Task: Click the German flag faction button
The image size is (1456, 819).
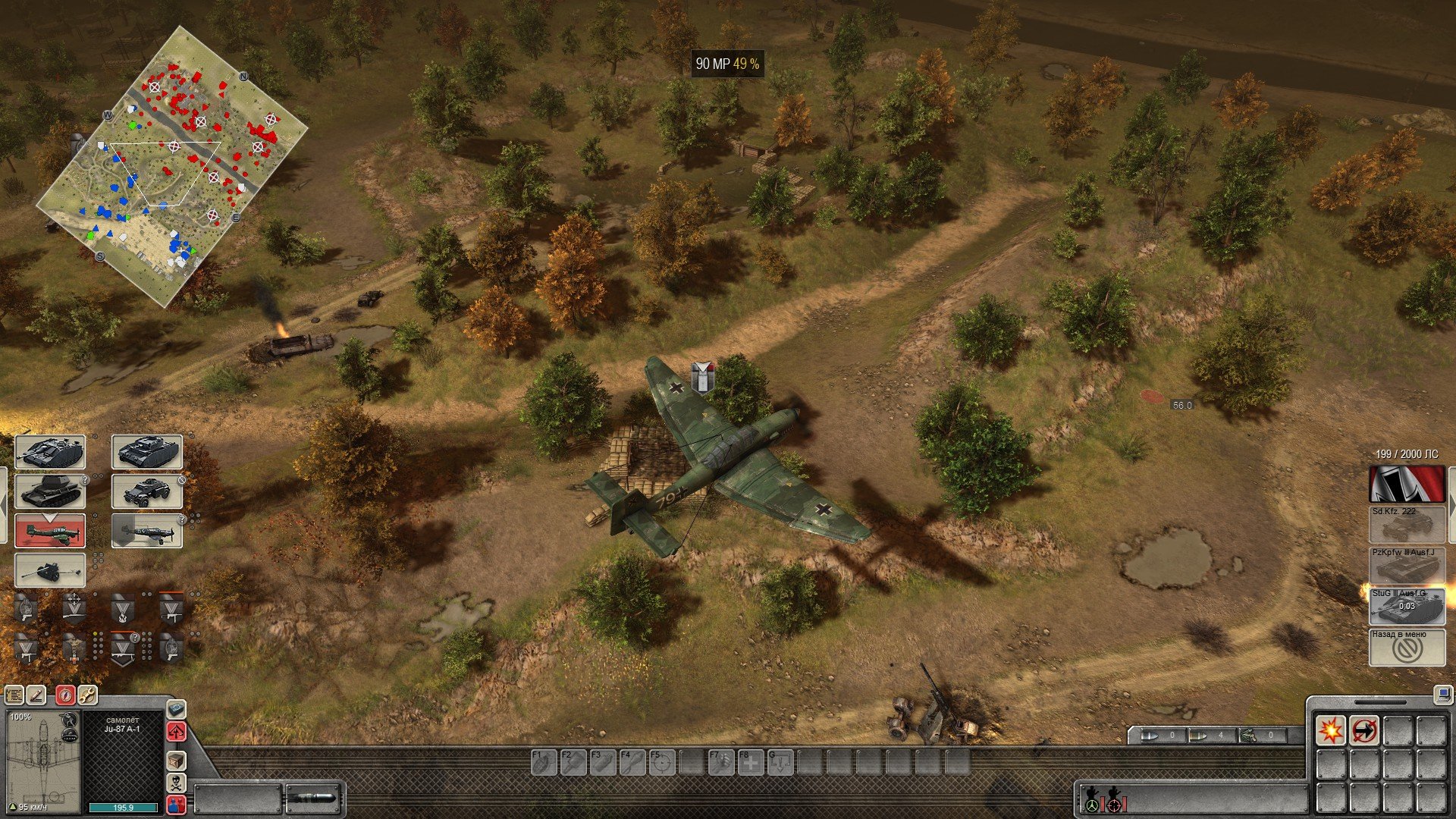Action: pos(1407,484)
